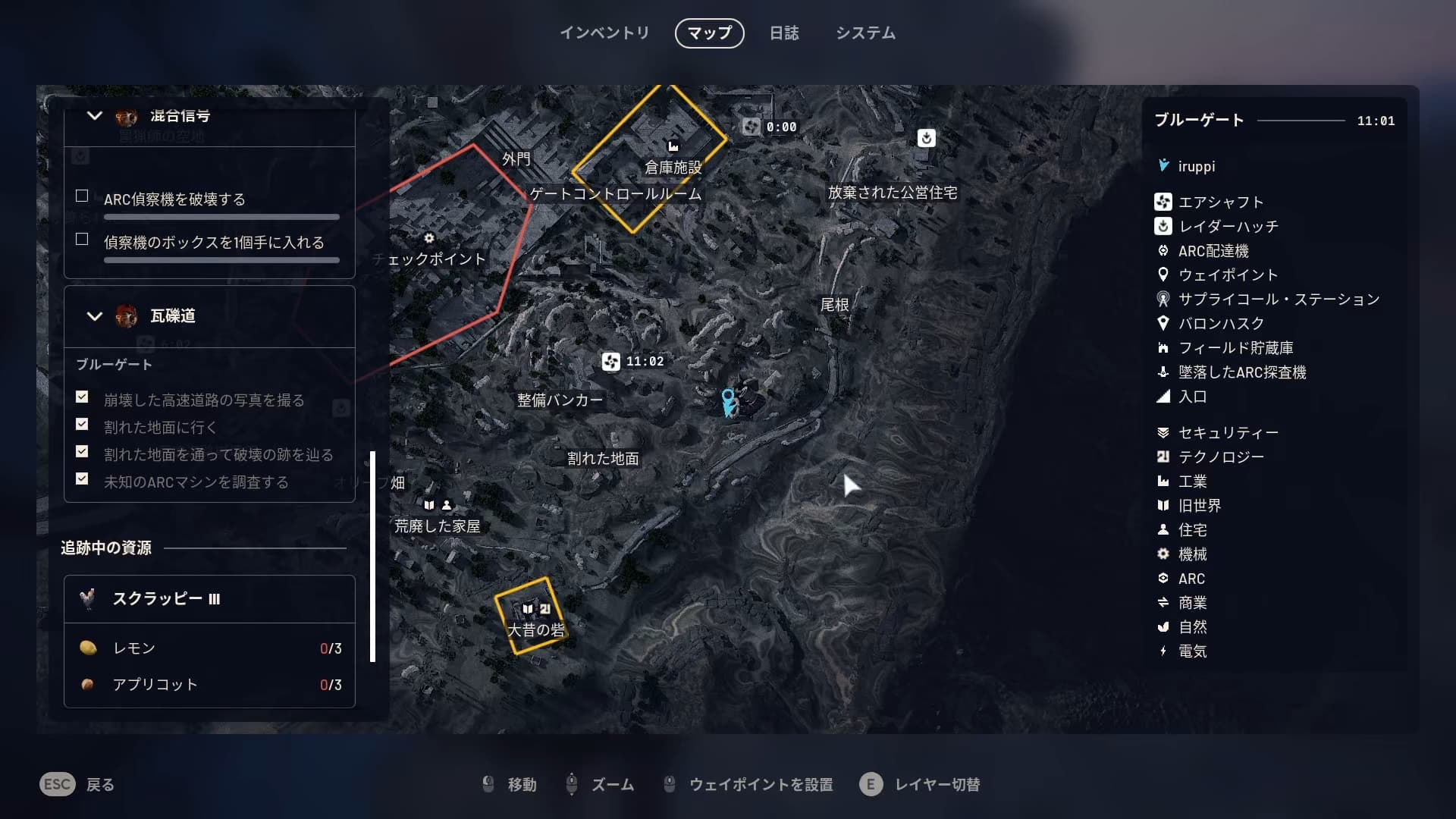Image resolution: width=1456 pixels, height=819 pixels.
Task: Open the システム tab
Action: coord(865,33)
